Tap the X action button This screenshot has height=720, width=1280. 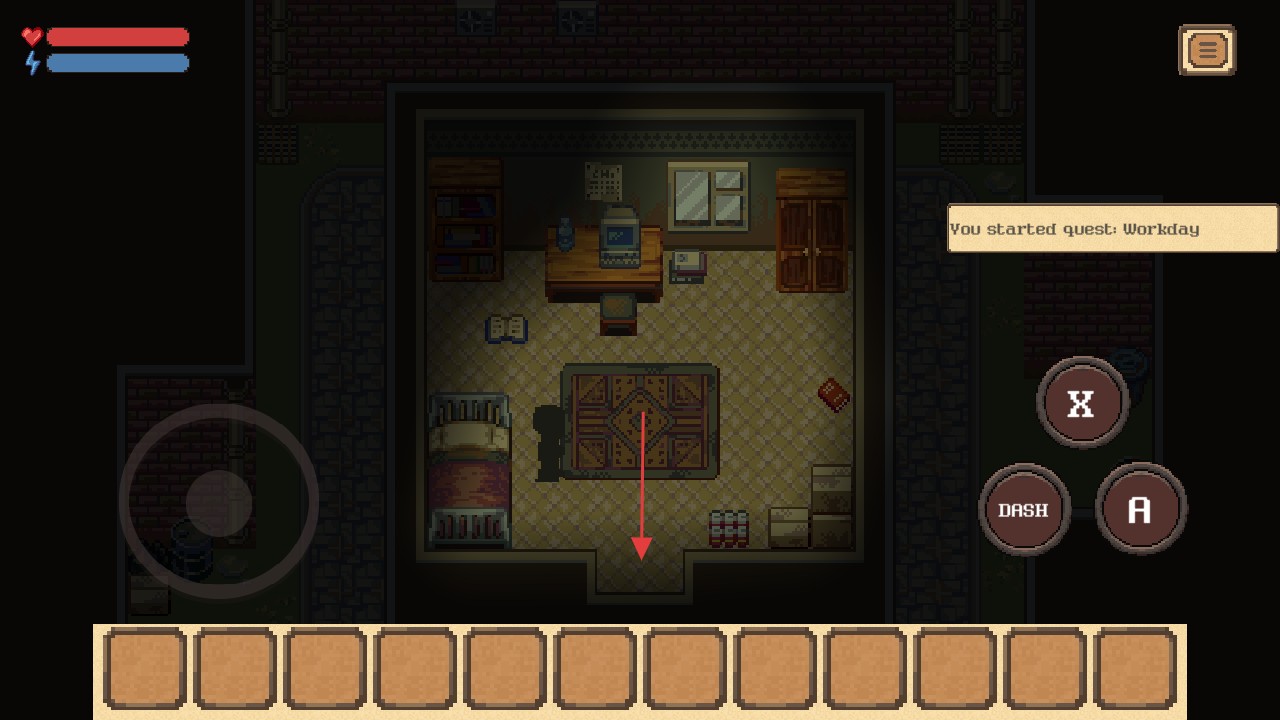(x=1082, y=403)
